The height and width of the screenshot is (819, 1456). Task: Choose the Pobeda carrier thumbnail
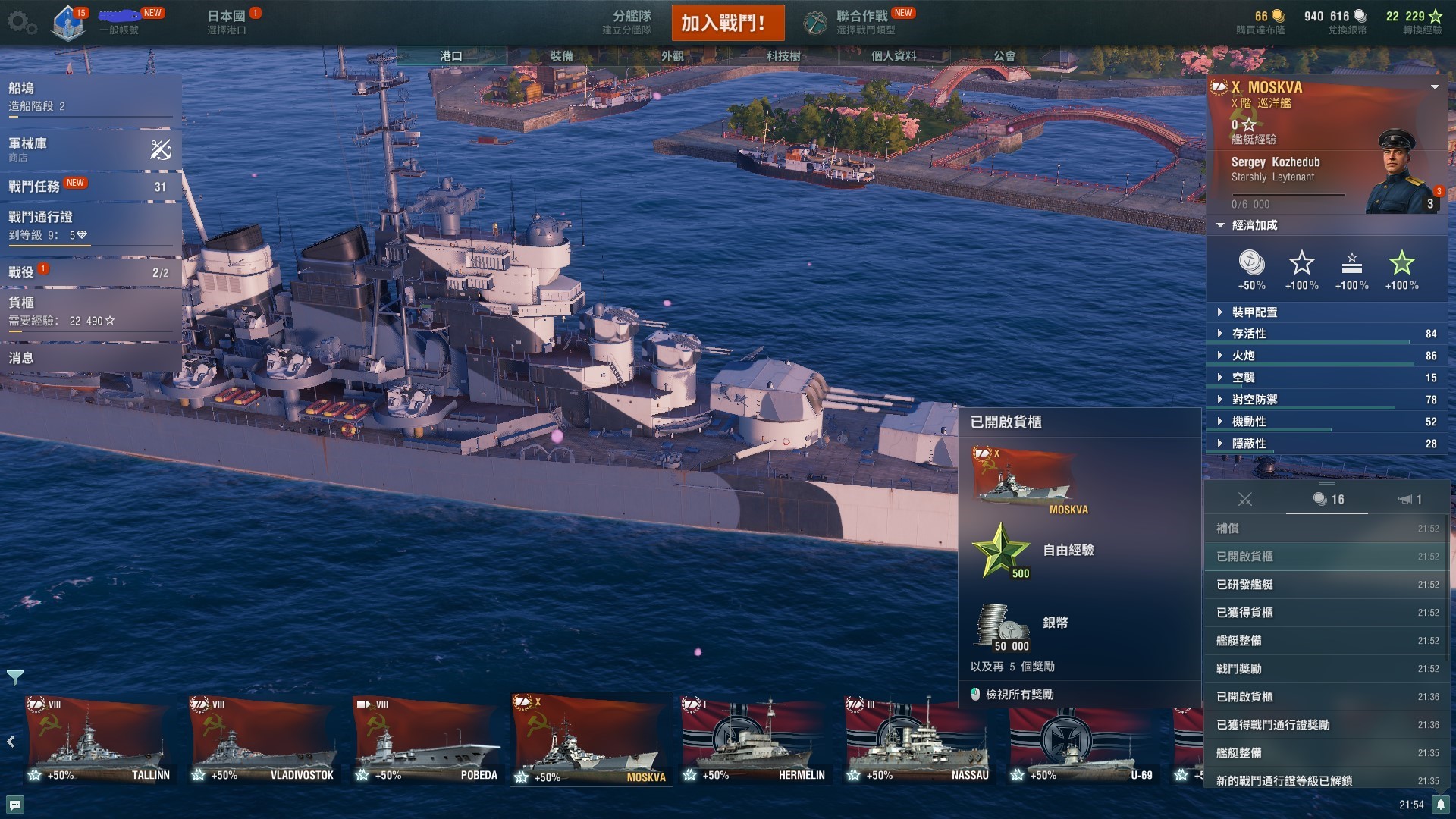tap(426, 741)
